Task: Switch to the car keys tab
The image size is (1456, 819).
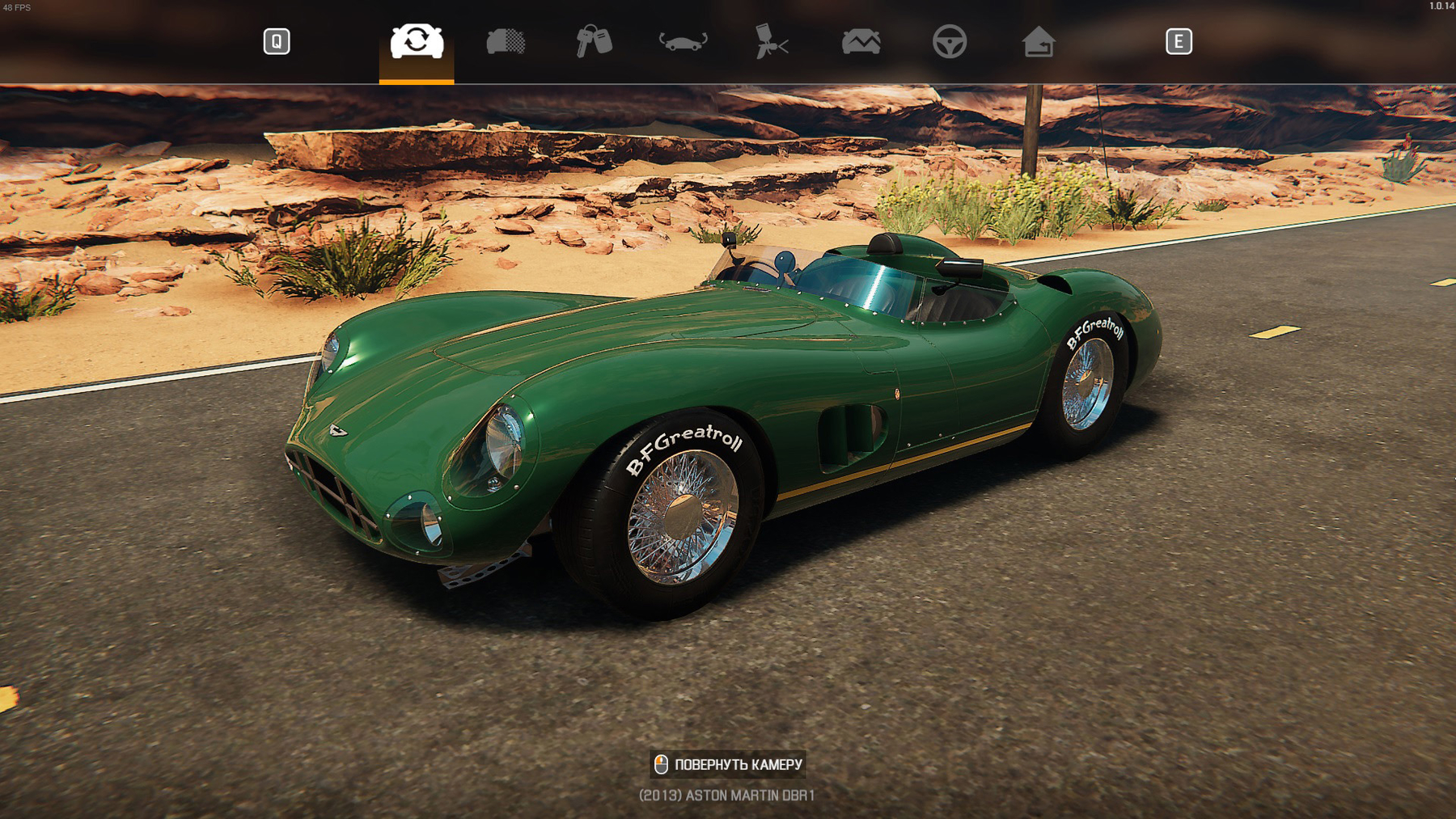Action: 594,41
